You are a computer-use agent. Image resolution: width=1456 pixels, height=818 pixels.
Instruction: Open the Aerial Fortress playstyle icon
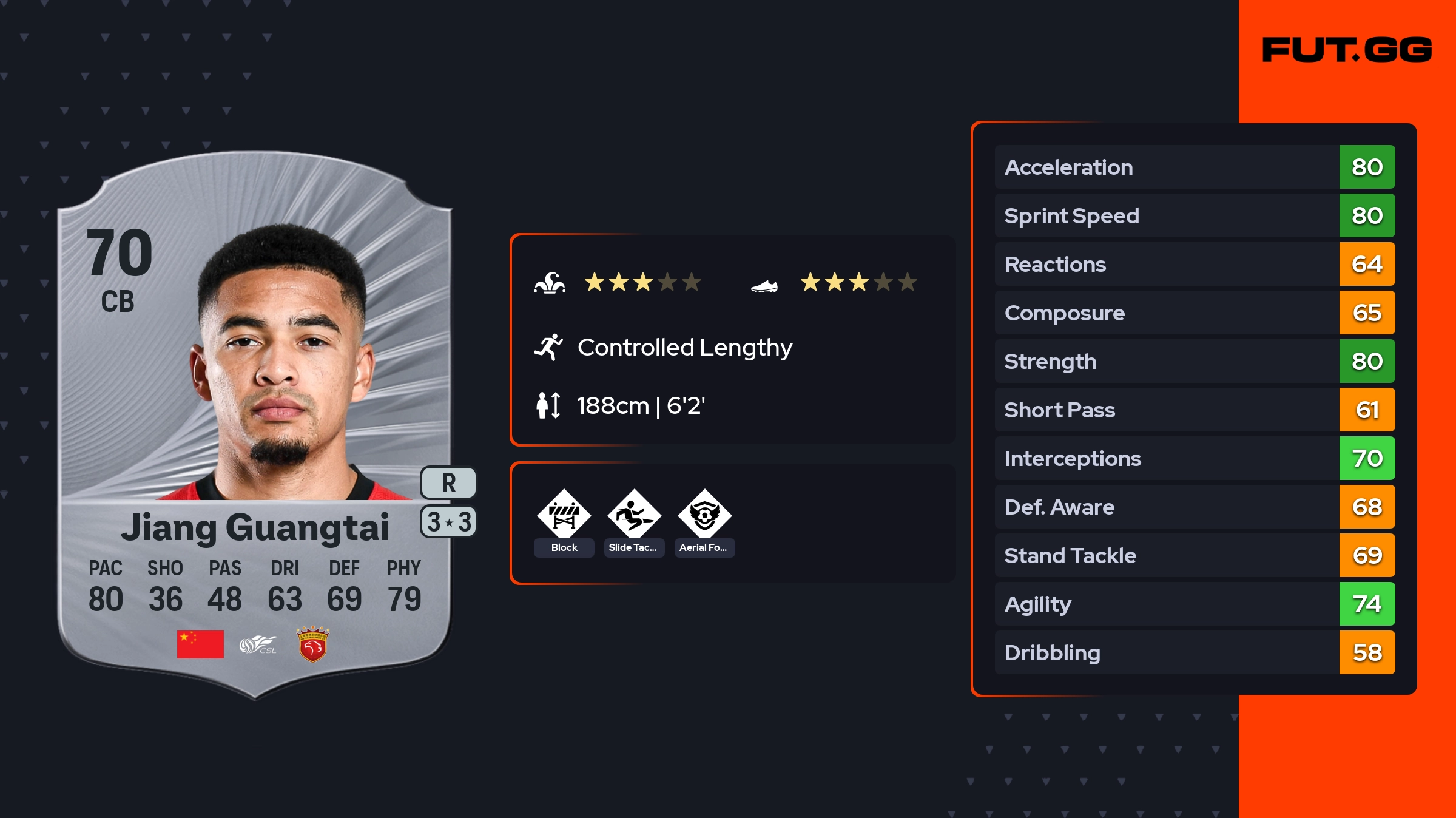(704, 515)
